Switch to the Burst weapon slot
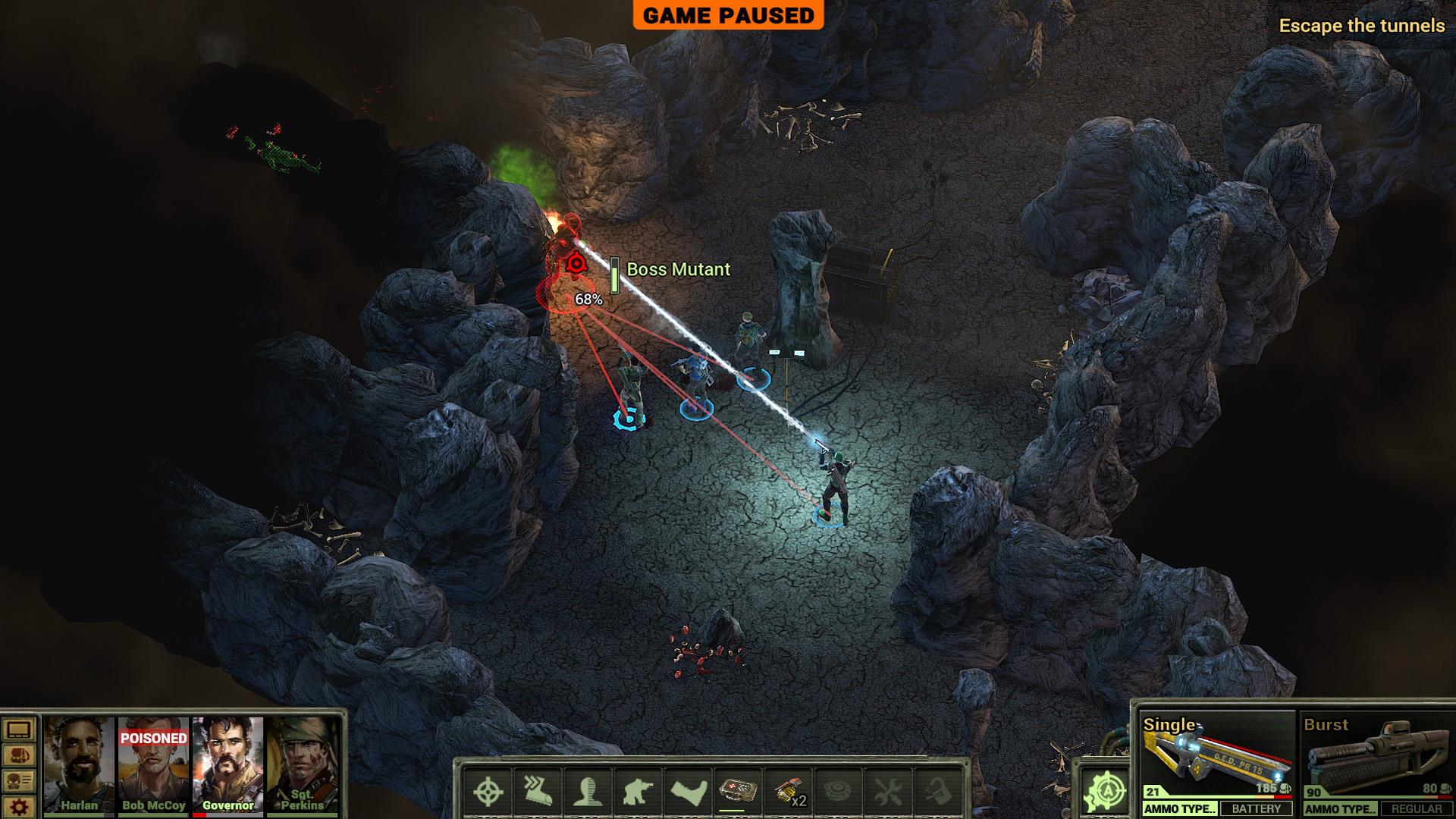 [x=1376, y=757]
